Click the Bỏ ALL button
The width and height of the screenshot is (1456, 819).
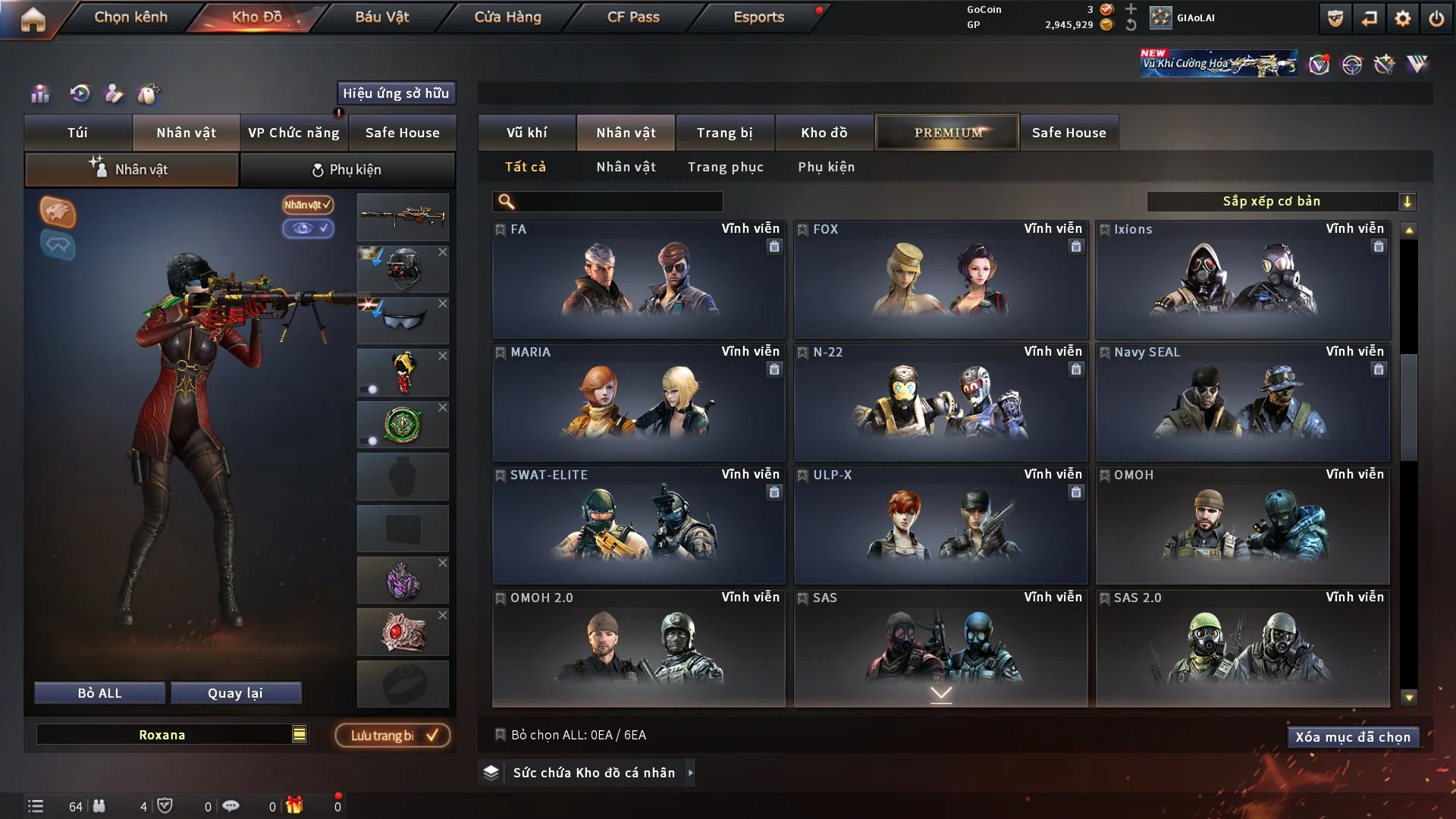click(x=99, y=693)
